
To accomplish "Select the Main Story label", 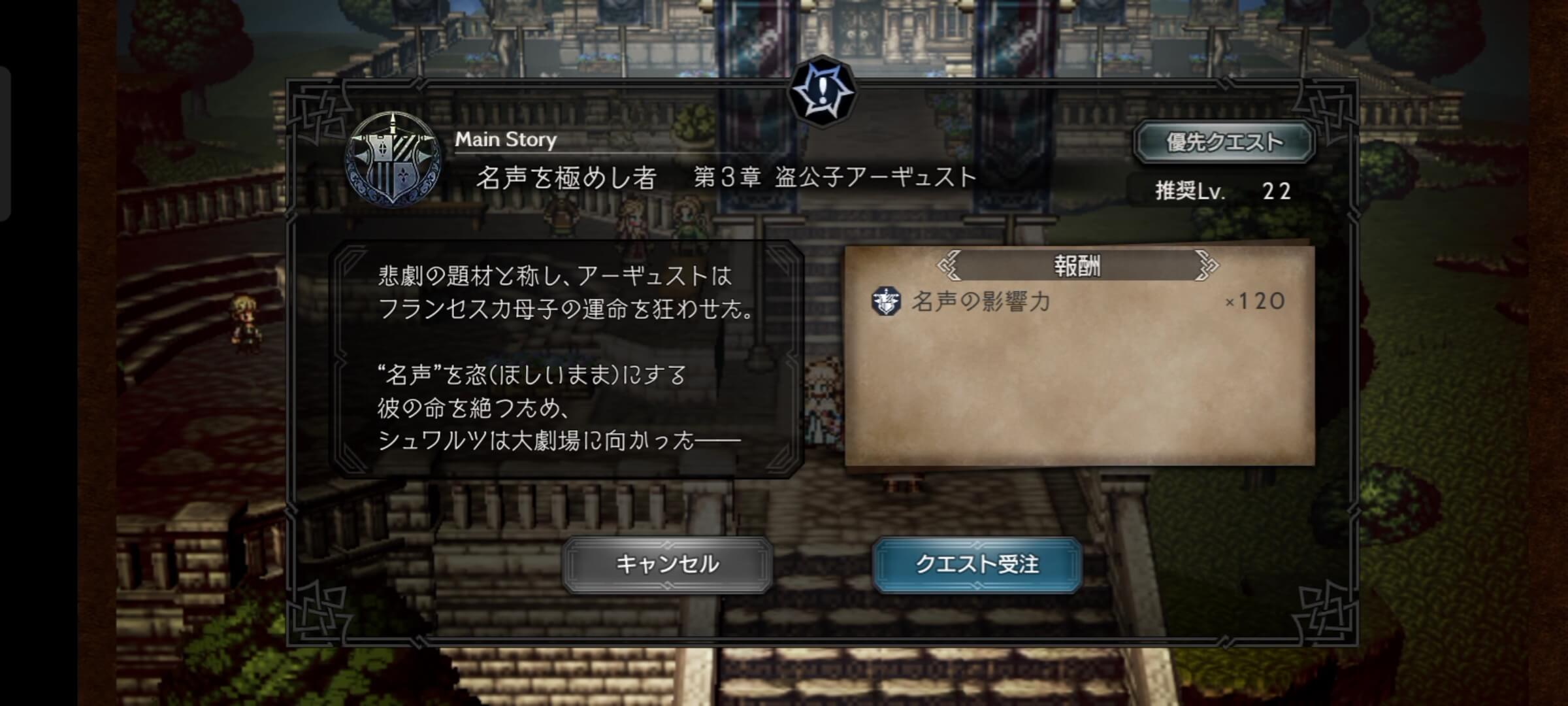I will coord(506,139).
